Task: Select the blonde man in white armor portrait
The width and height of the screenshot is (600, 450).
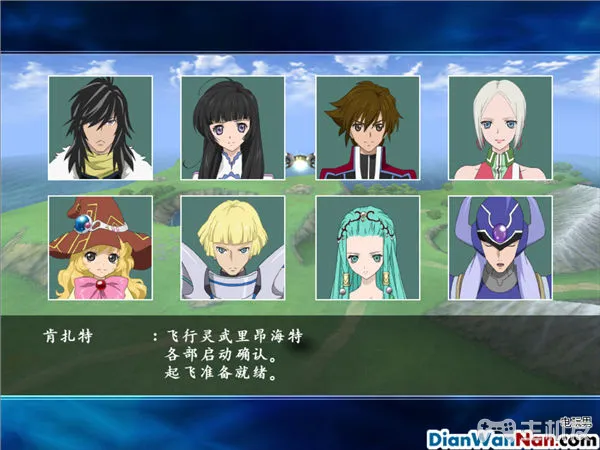Action: point(232,248)
